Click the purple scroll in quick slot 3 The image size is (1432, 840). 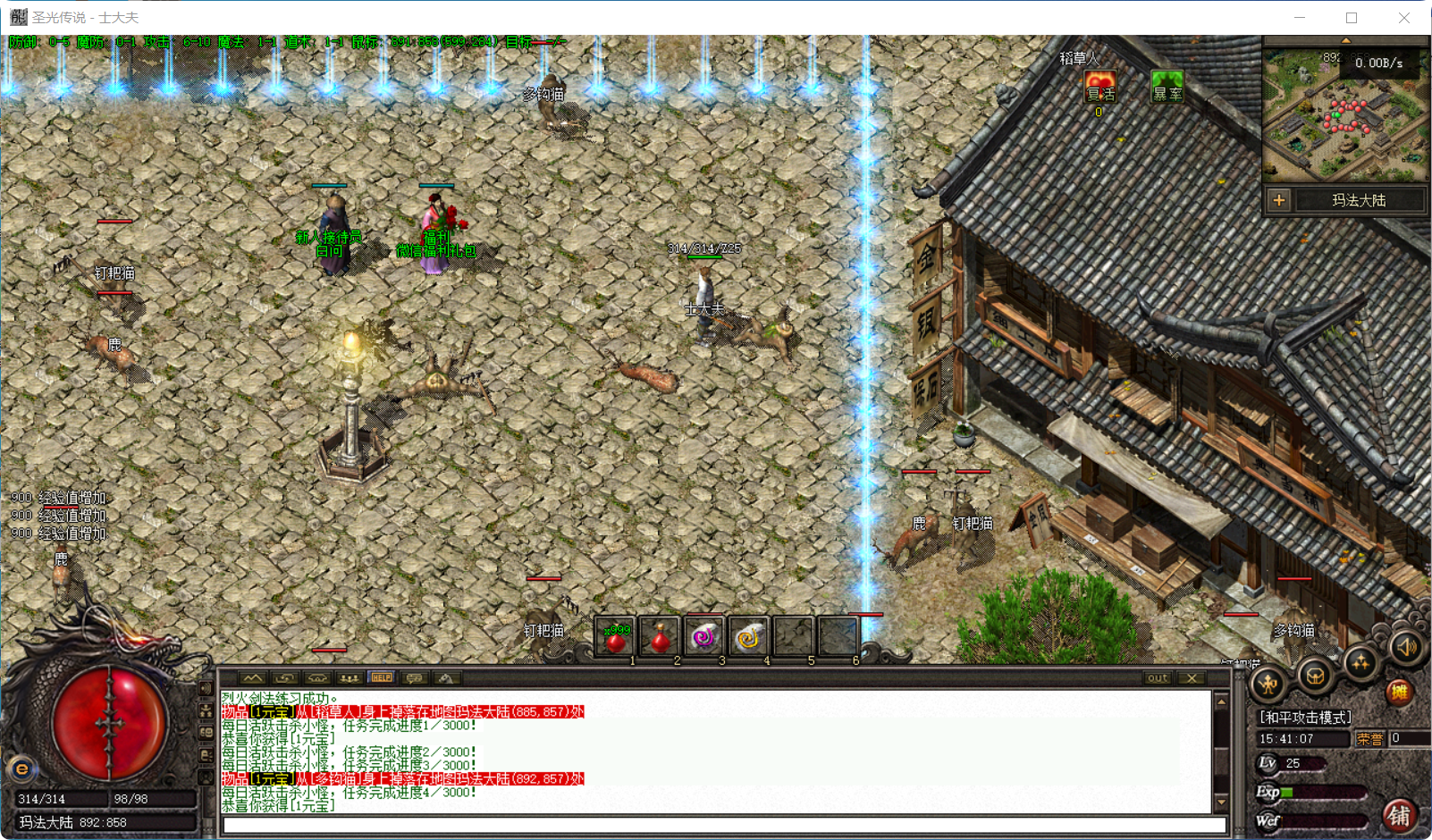point(704,635)
